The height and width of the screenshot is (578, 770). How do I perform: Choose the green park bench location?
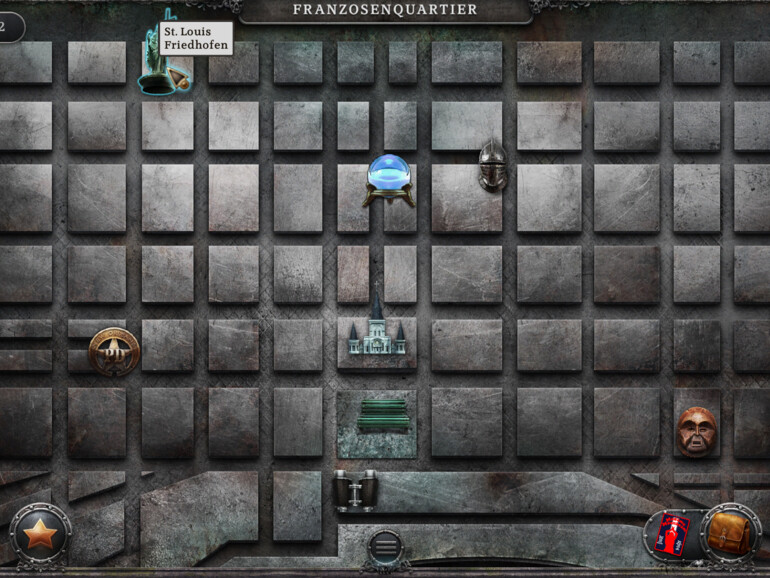point(383,415)
